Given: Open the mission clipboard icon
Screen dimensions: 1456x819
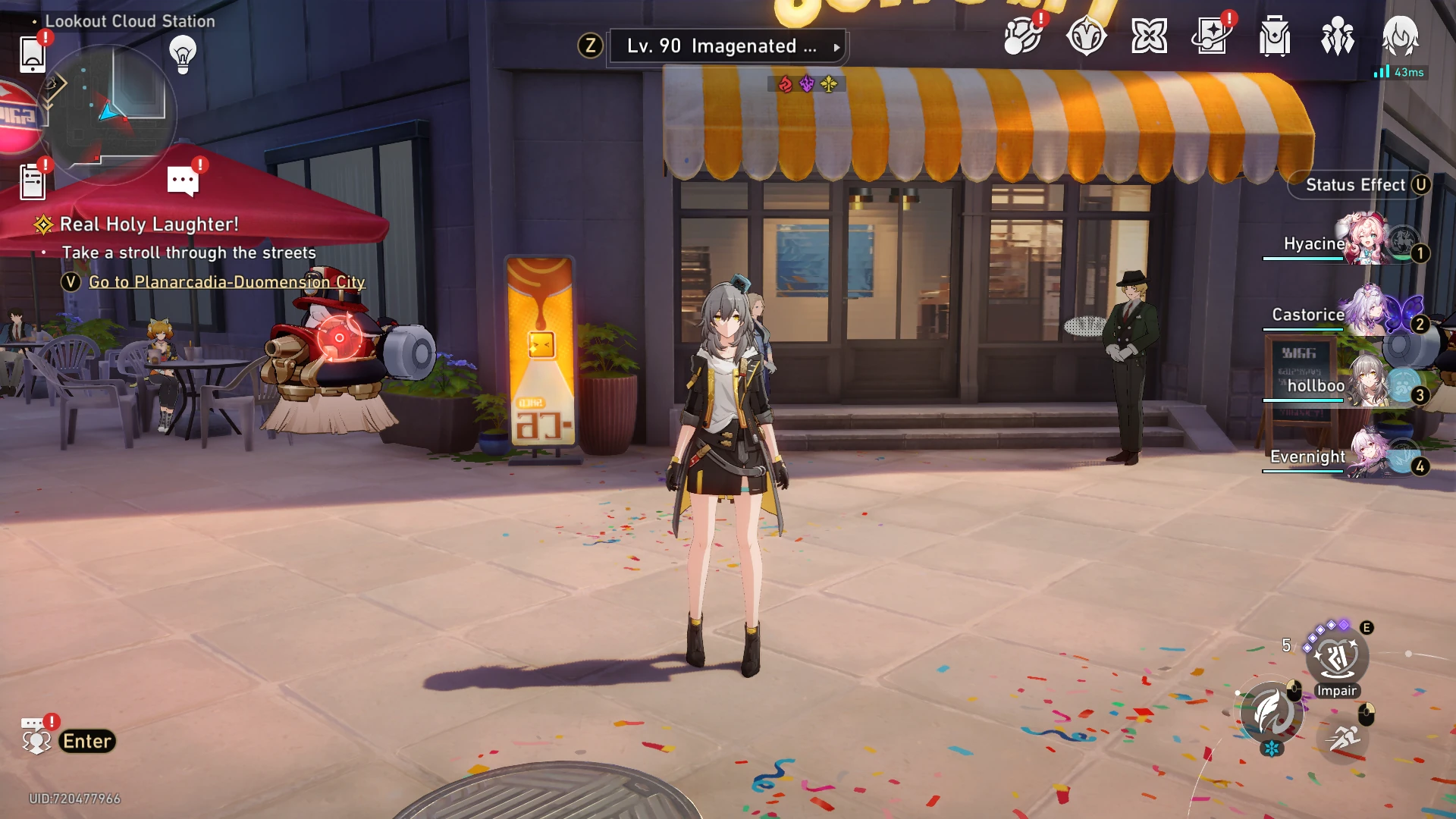Looking at the screenshot, I should tap(33, 182).
